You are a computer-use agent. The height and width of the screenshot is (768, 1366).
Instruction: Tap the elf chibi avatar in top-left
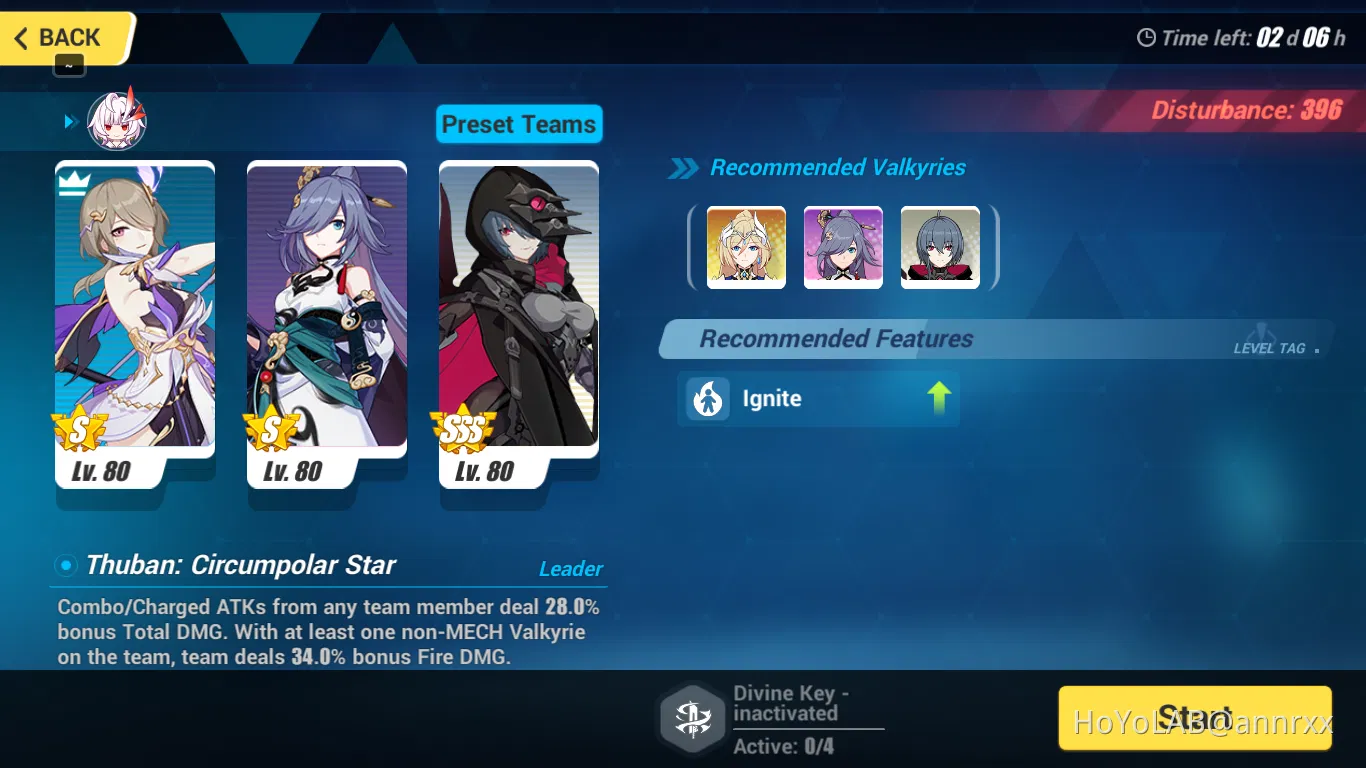point(117,119)
